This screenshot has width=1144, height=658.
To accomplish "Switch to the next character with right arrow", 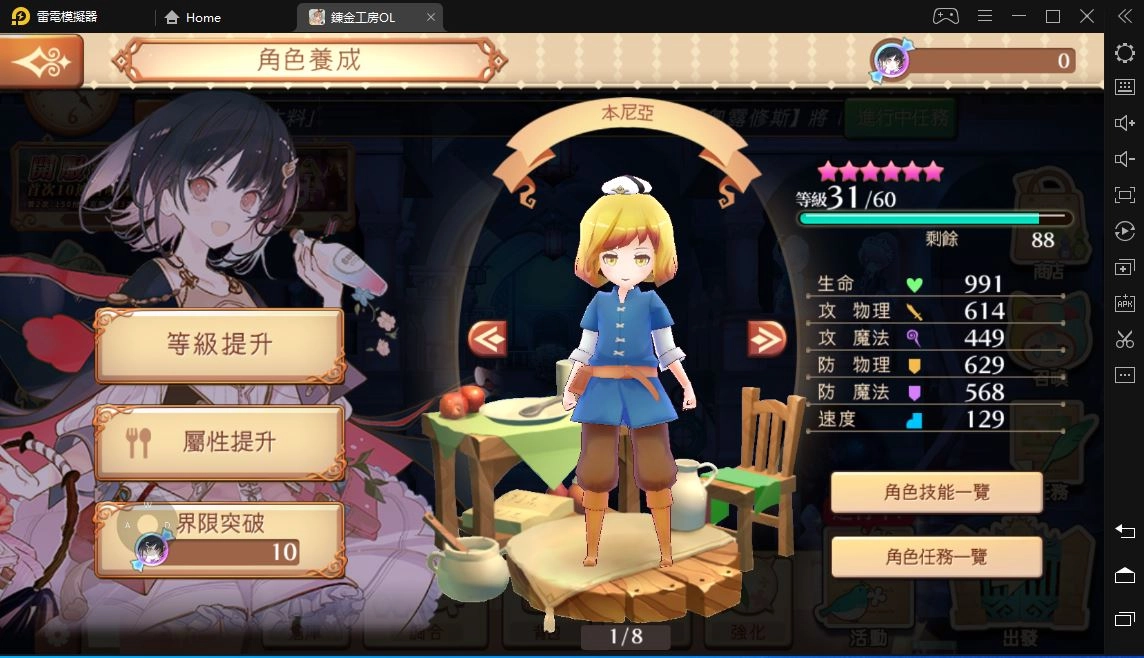I will tap(767, 339).
